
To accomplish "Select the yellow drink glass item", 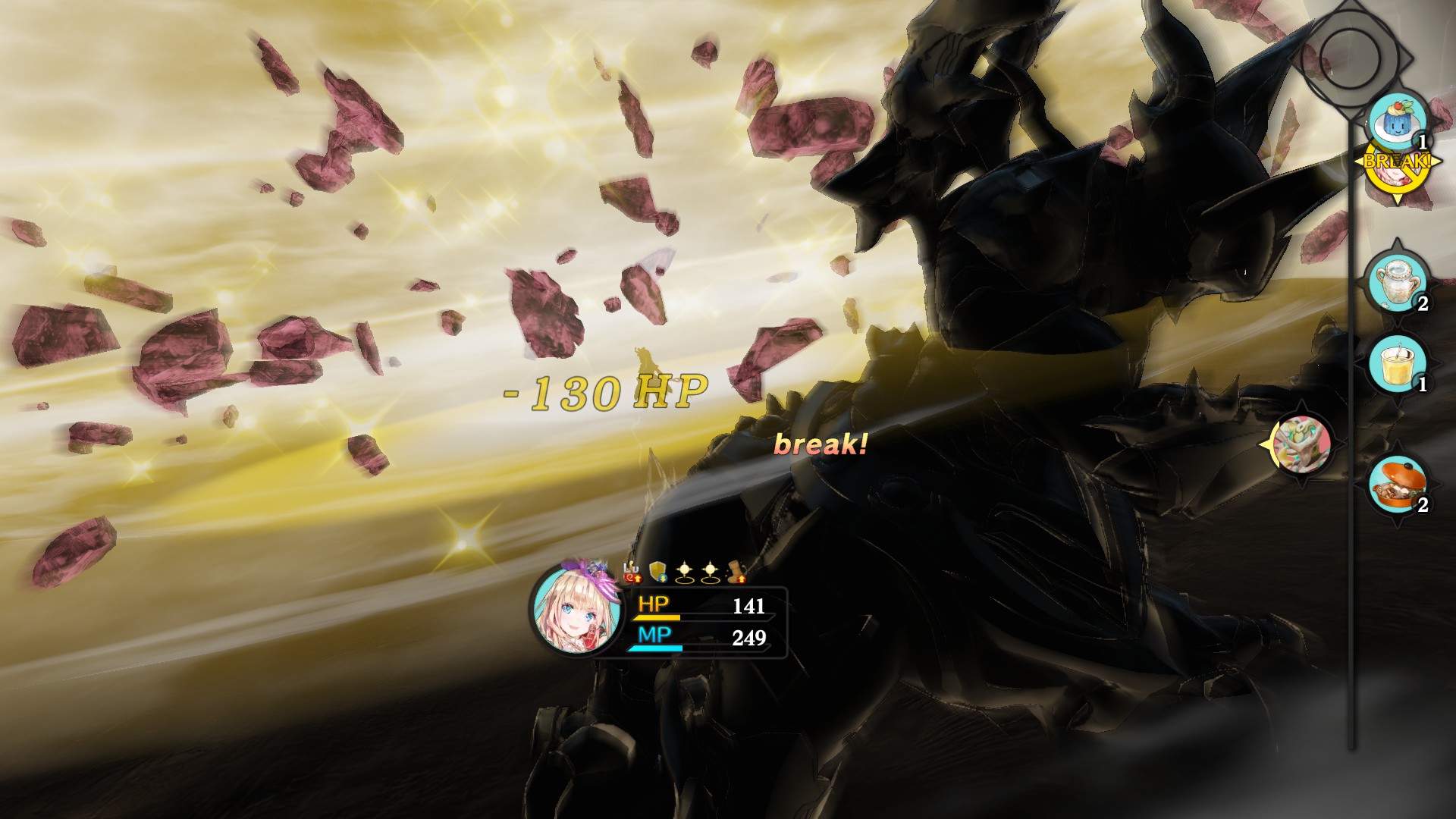I will [x=1397, y=364].
